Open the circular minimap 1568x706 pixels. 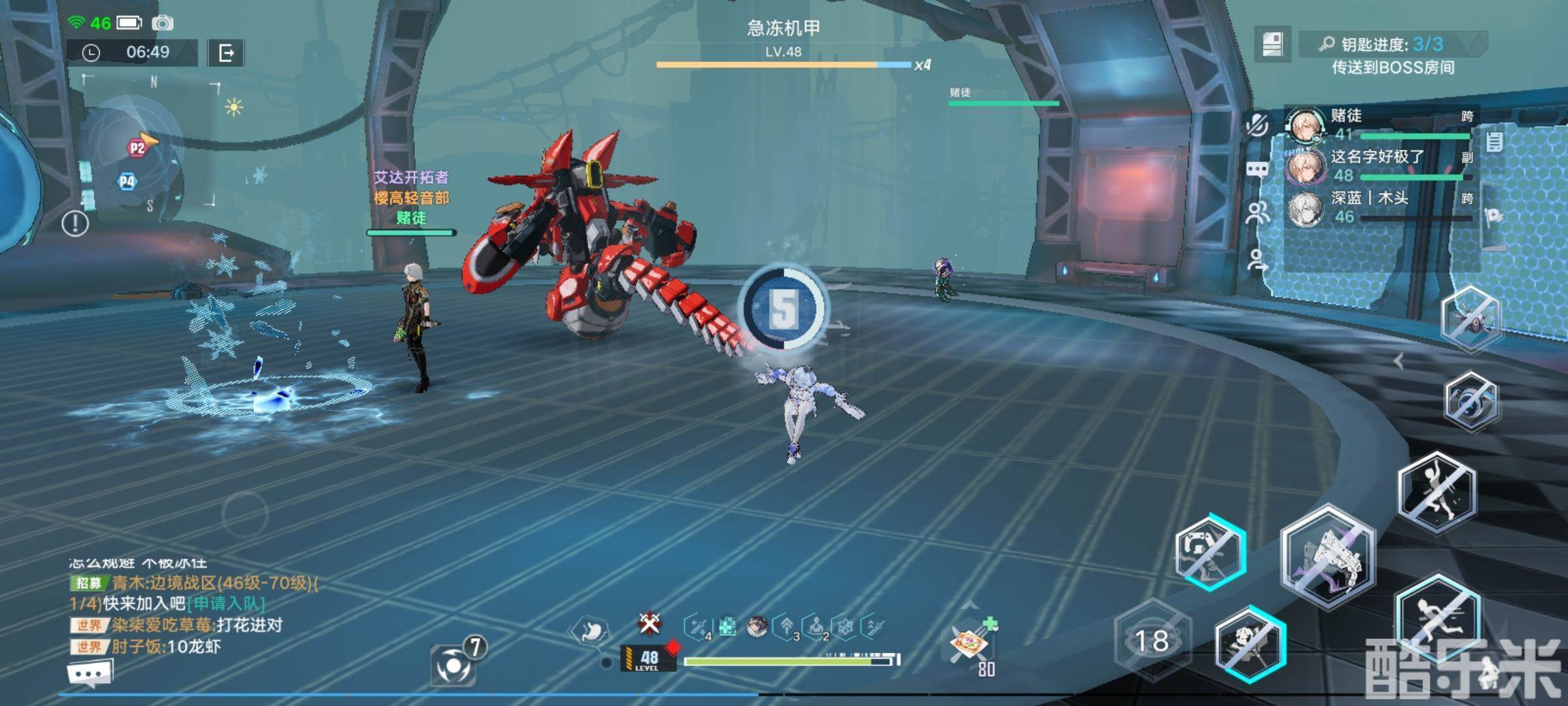134,152
